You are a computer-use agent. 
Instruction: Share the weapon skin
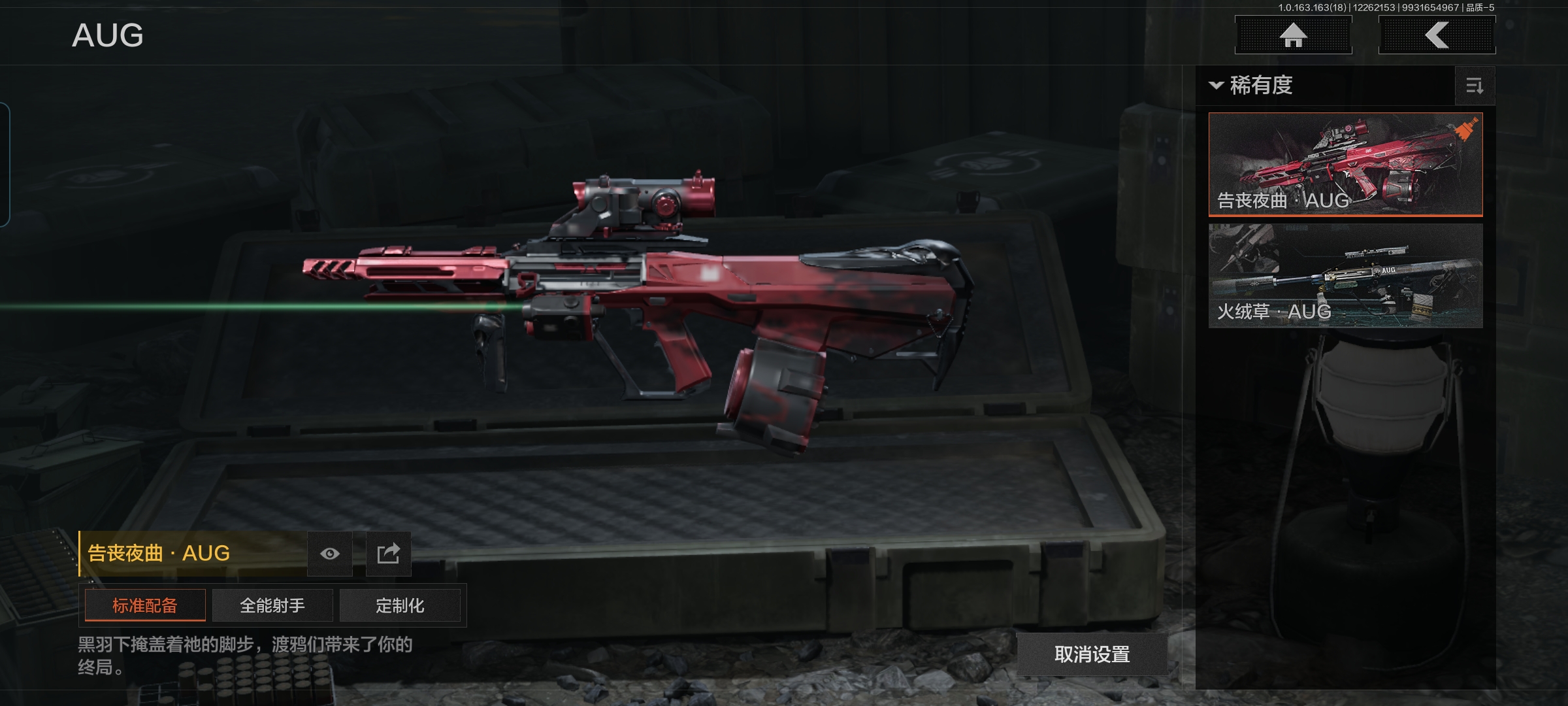388,554
